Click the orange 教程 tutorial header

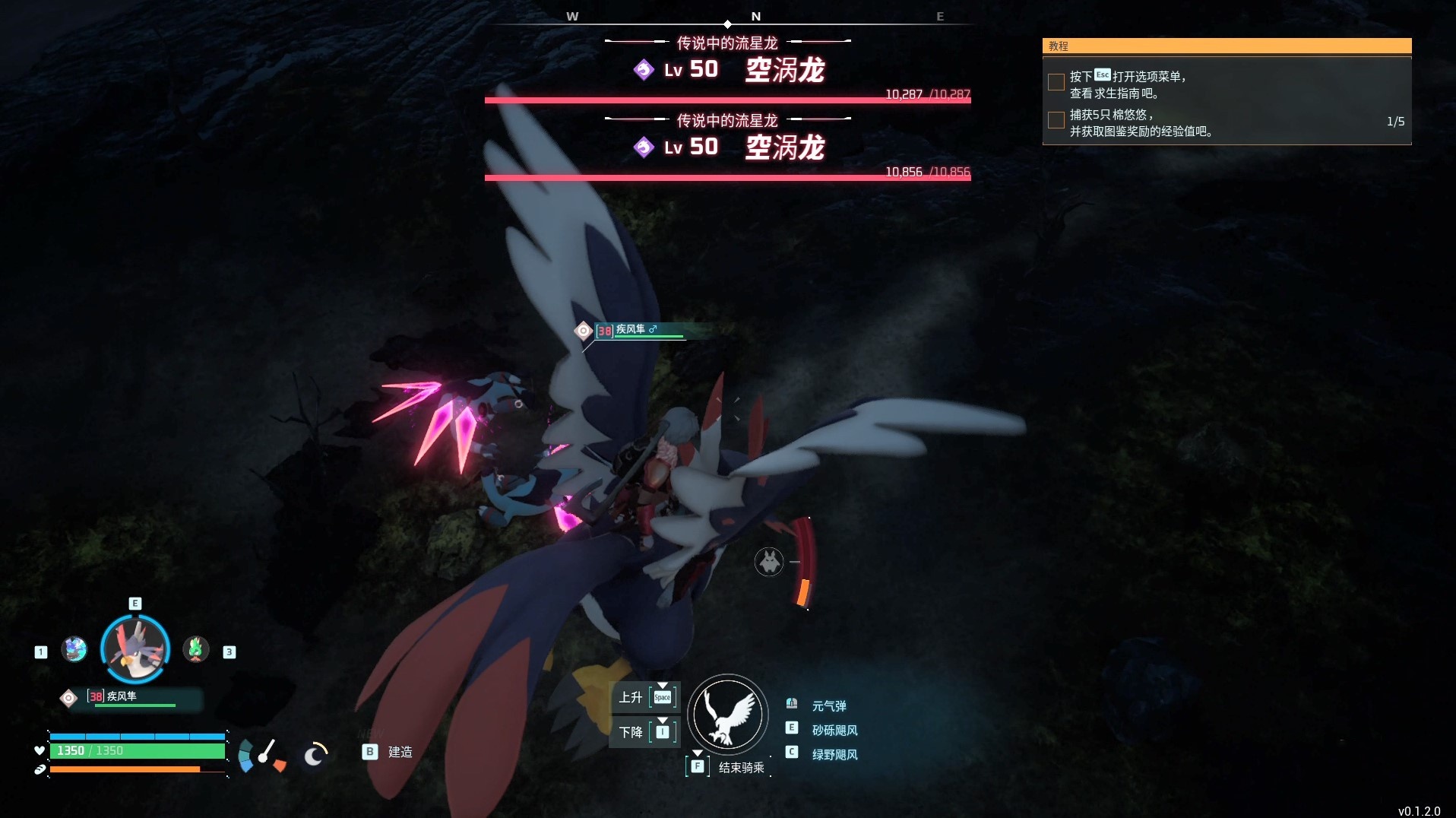click(x=1226, y=46)
